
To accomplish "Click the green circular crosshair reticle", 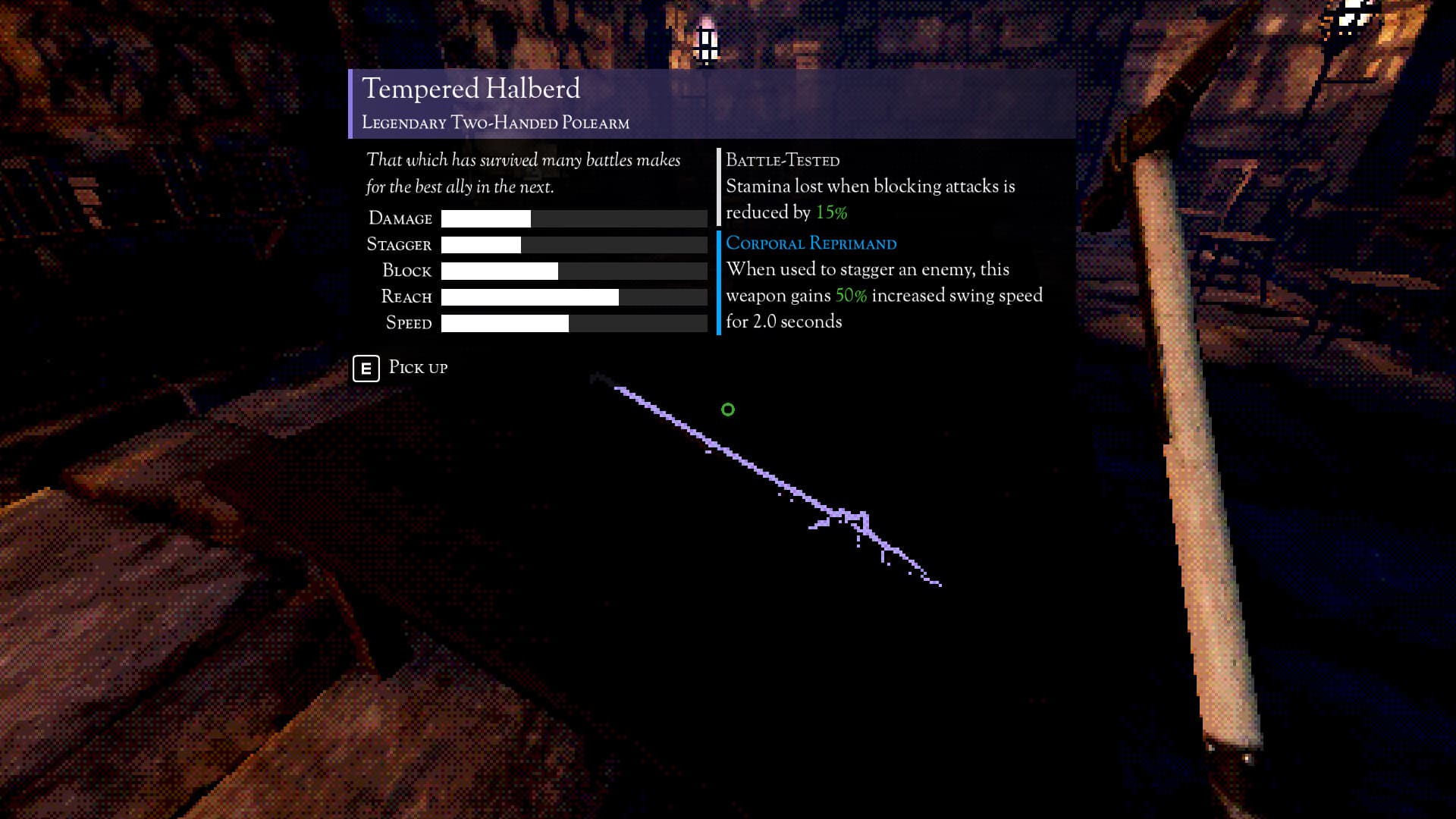I will coord(727,409).
